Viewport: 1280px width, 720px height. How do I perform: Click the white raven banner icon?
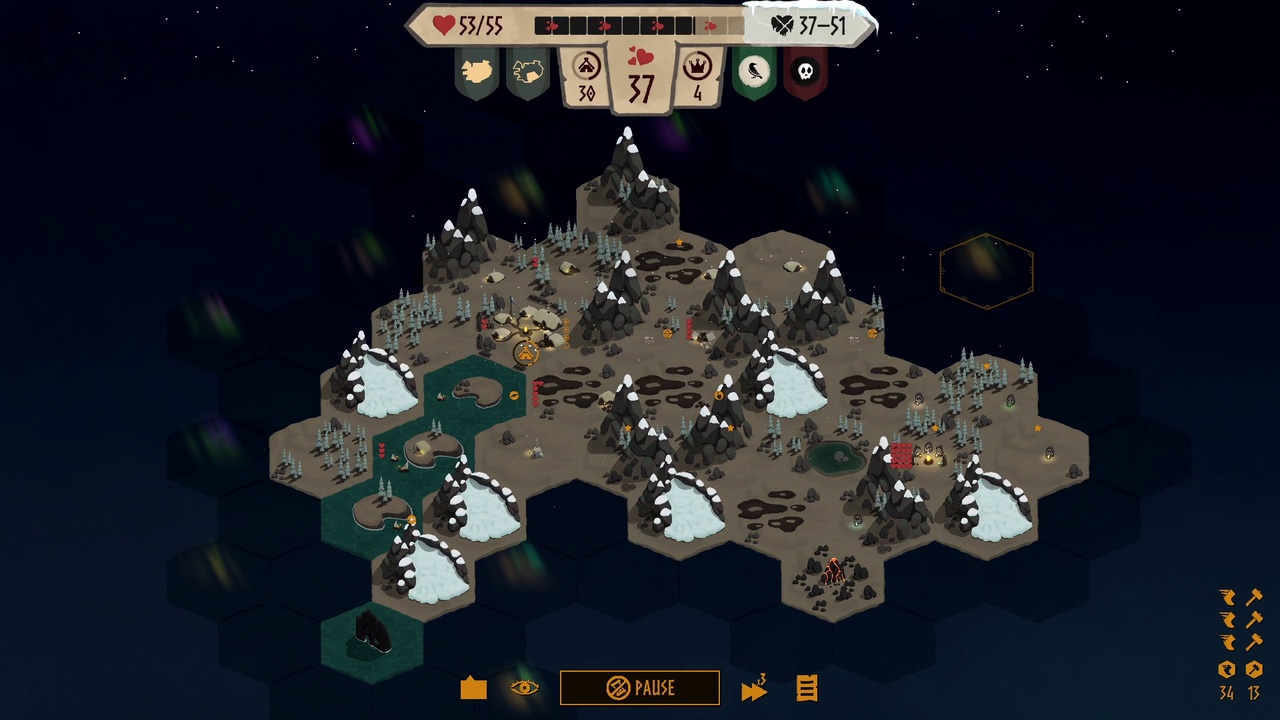click(754, 72)
